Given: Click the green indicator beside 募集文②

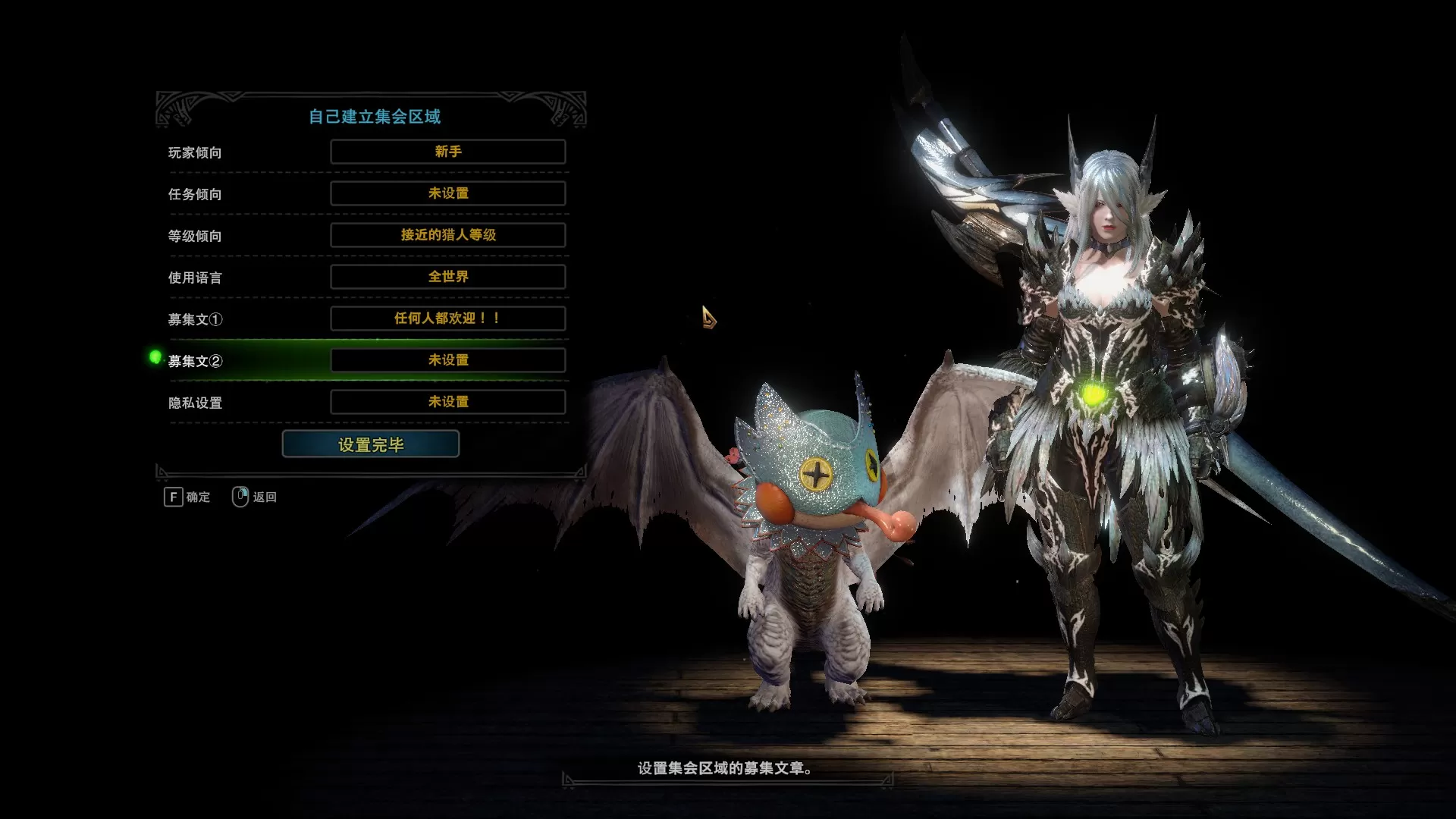Looking at the screenshot, I should [155, 356].
